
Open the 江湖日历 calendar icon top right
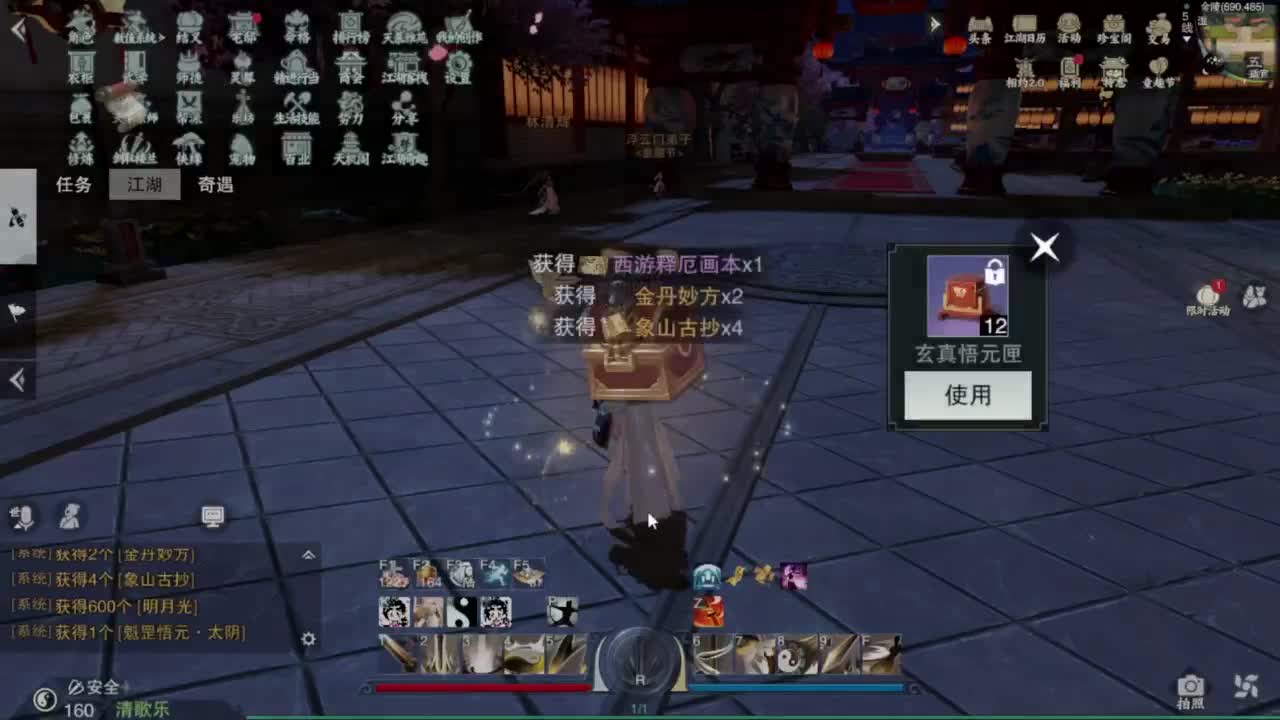click(1025, 25)
